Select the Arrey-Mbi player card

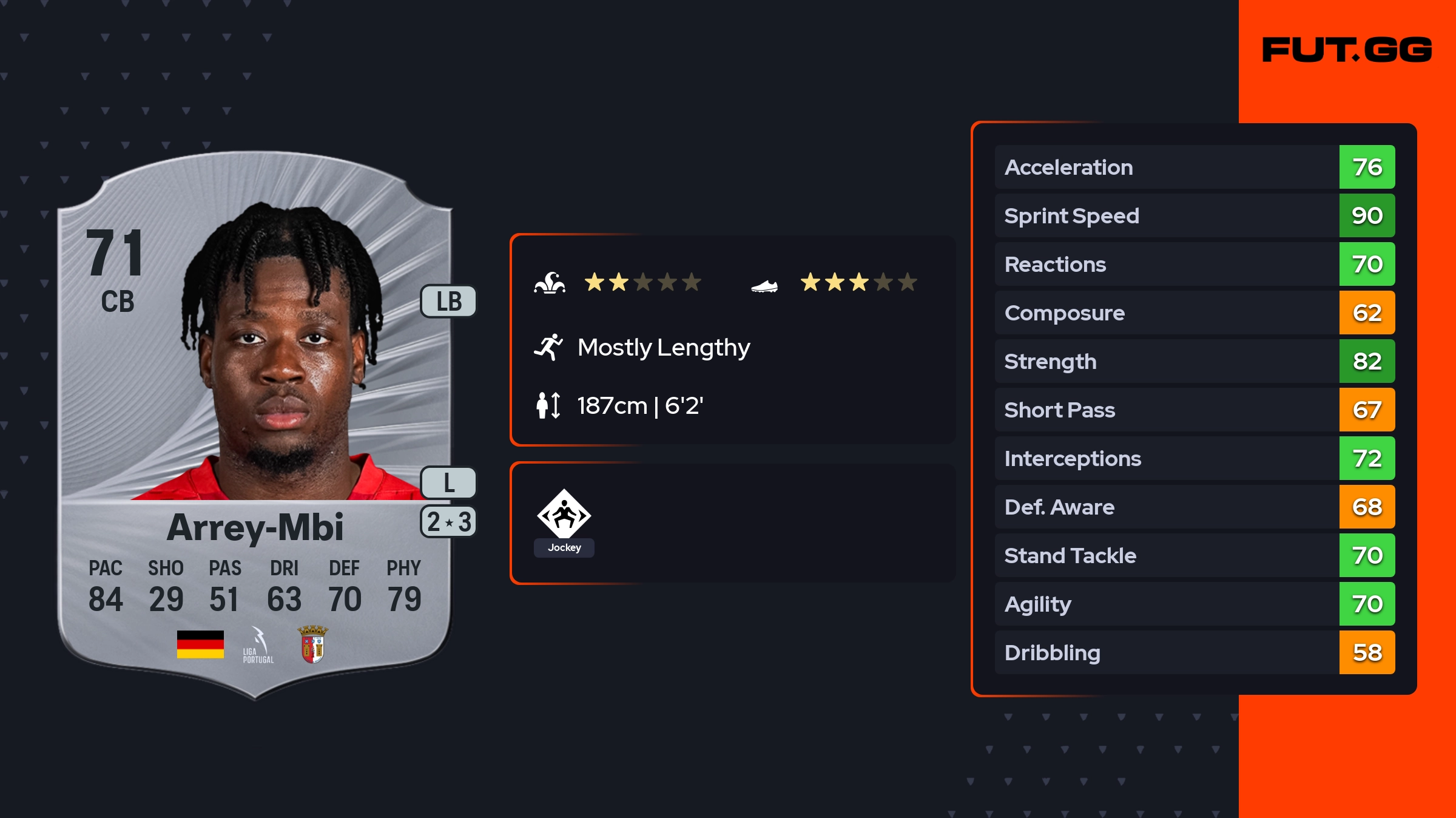(x=255, y=425)
